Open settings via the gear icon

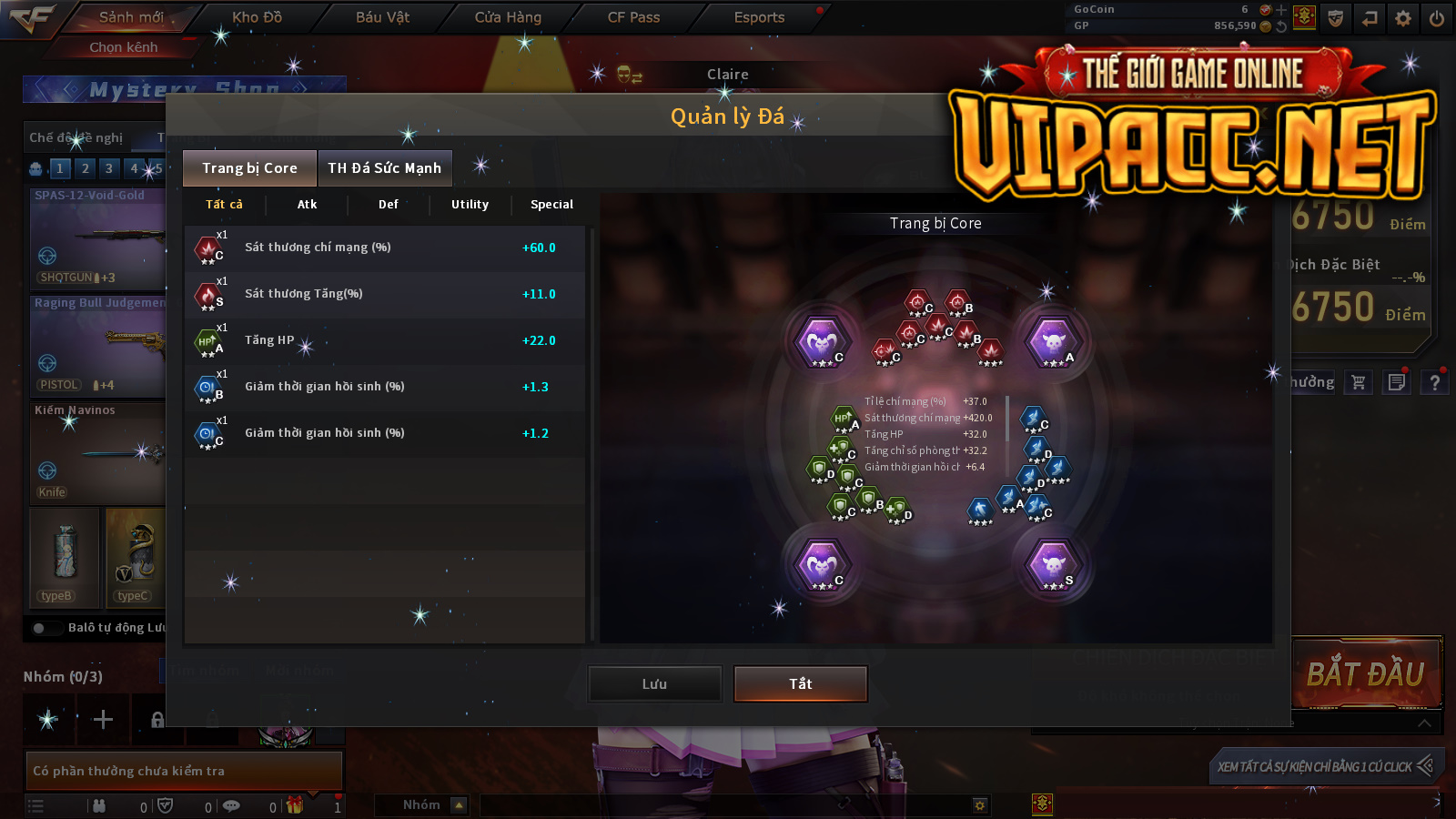[1403, 18]
